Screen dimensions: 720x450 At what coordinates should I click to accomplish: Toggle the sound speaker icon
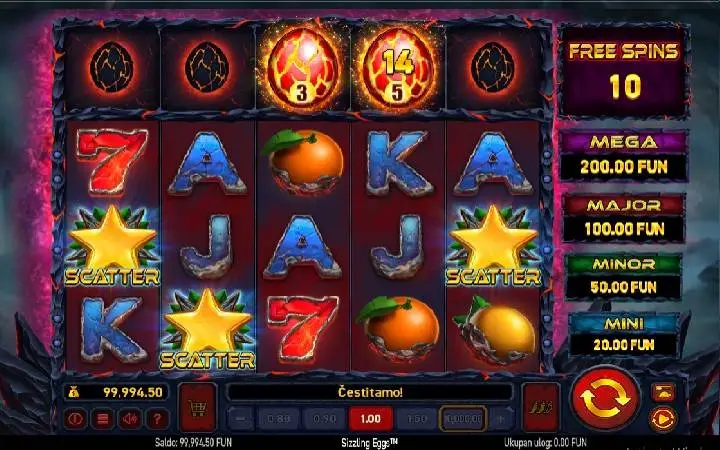point(128,419)
